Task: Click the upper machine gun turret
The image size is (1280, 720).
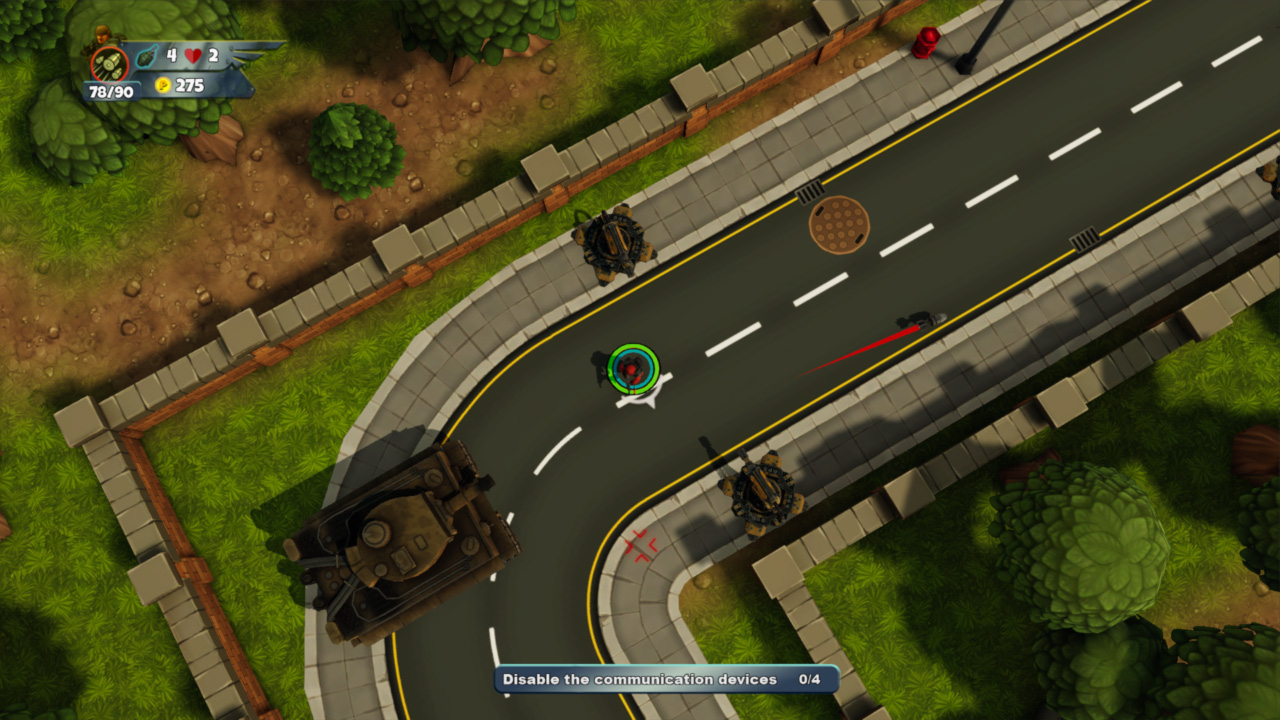Action: point(613,240)
